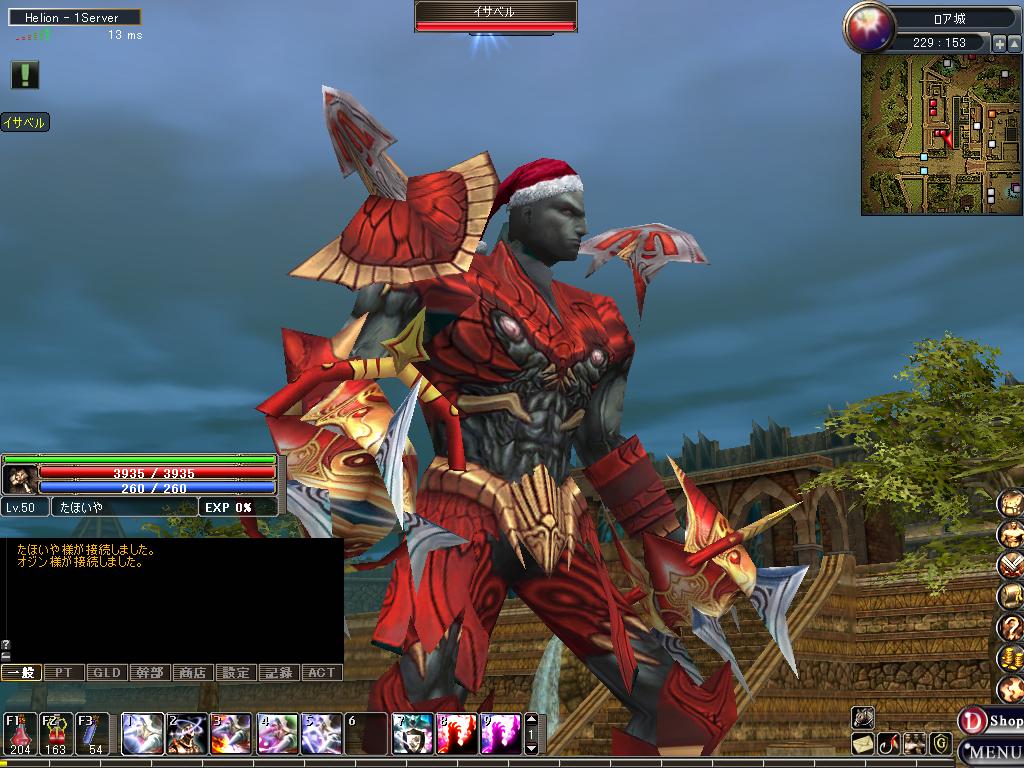The image size is (1024, 768).
Task: Use the F3 blue vial slot
Action: (92, 733)
